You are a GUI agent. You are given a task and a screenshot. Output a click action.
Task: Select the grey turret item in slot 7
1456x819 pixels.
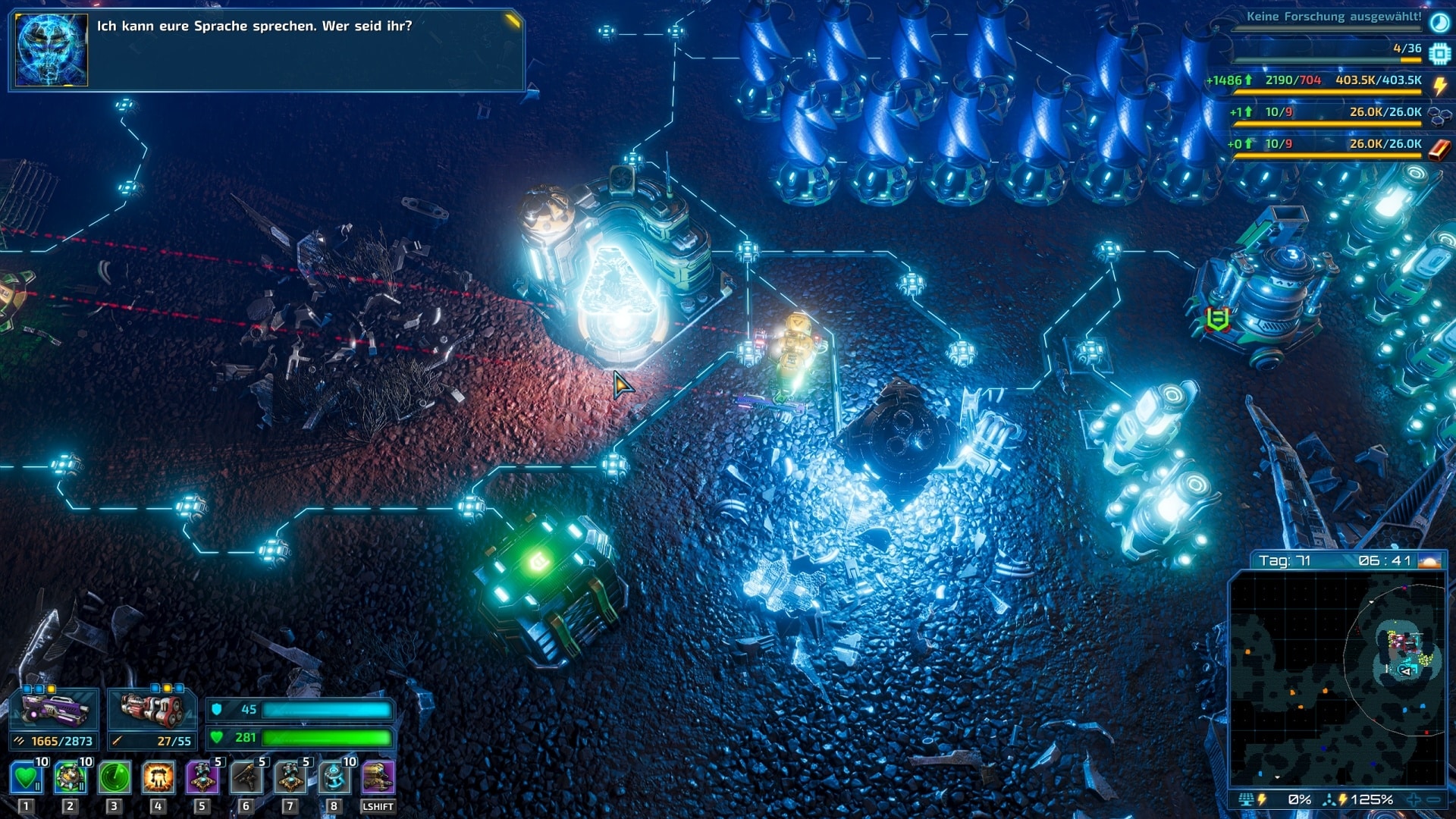290,777
